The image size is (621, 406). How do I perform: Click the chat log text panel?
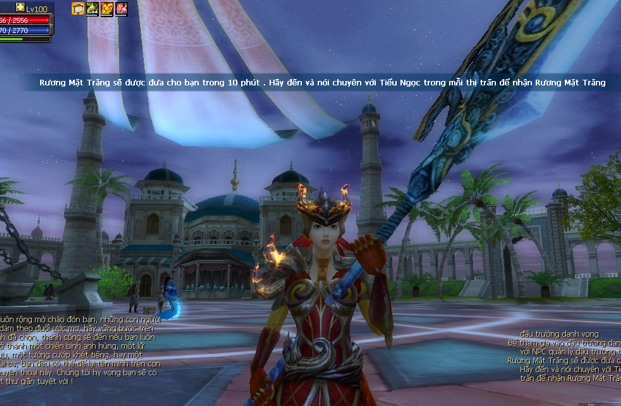(80, 347)
